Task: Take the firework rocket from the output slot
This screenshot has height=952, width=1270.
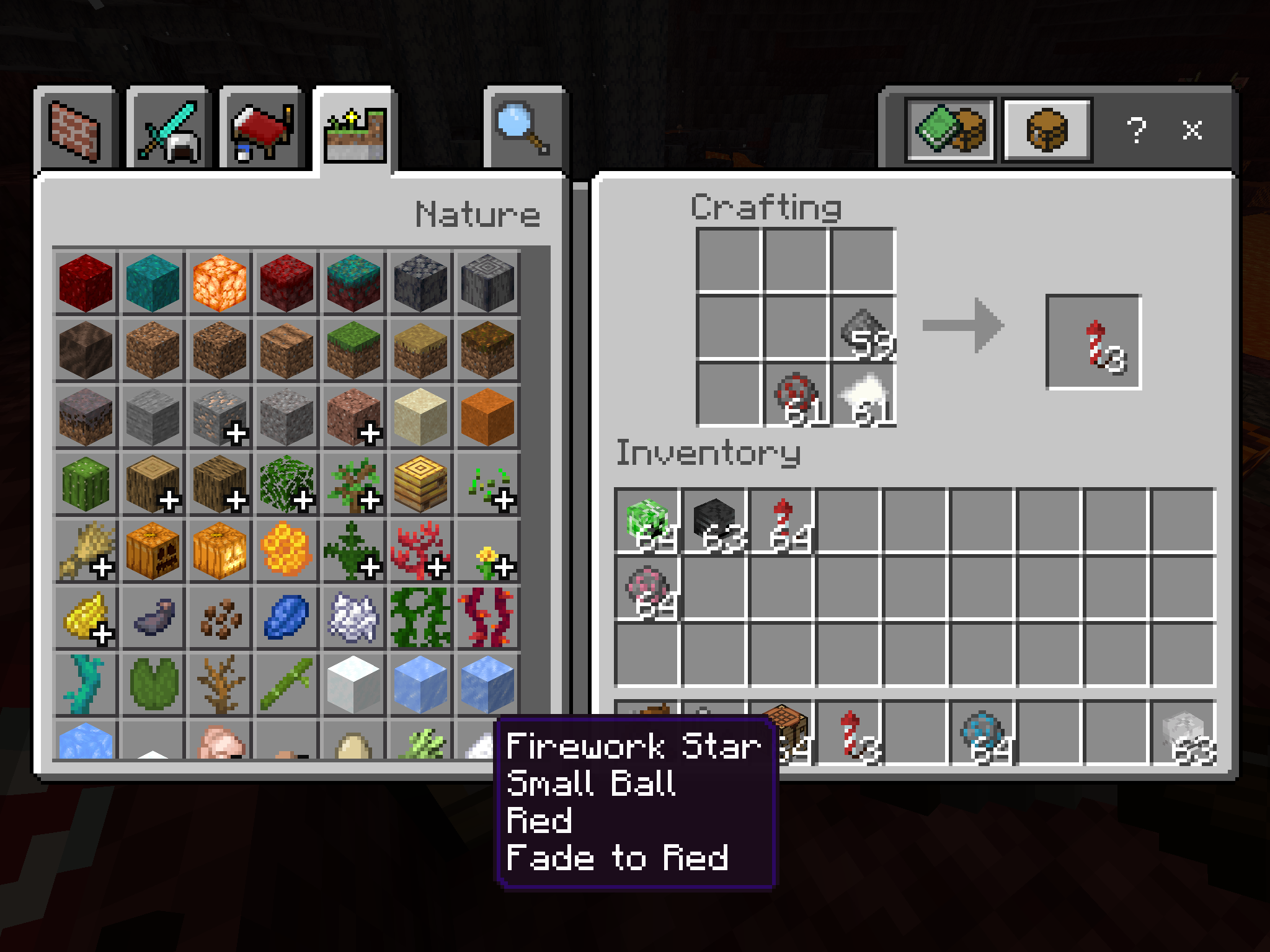Action: click(1094, 342)
